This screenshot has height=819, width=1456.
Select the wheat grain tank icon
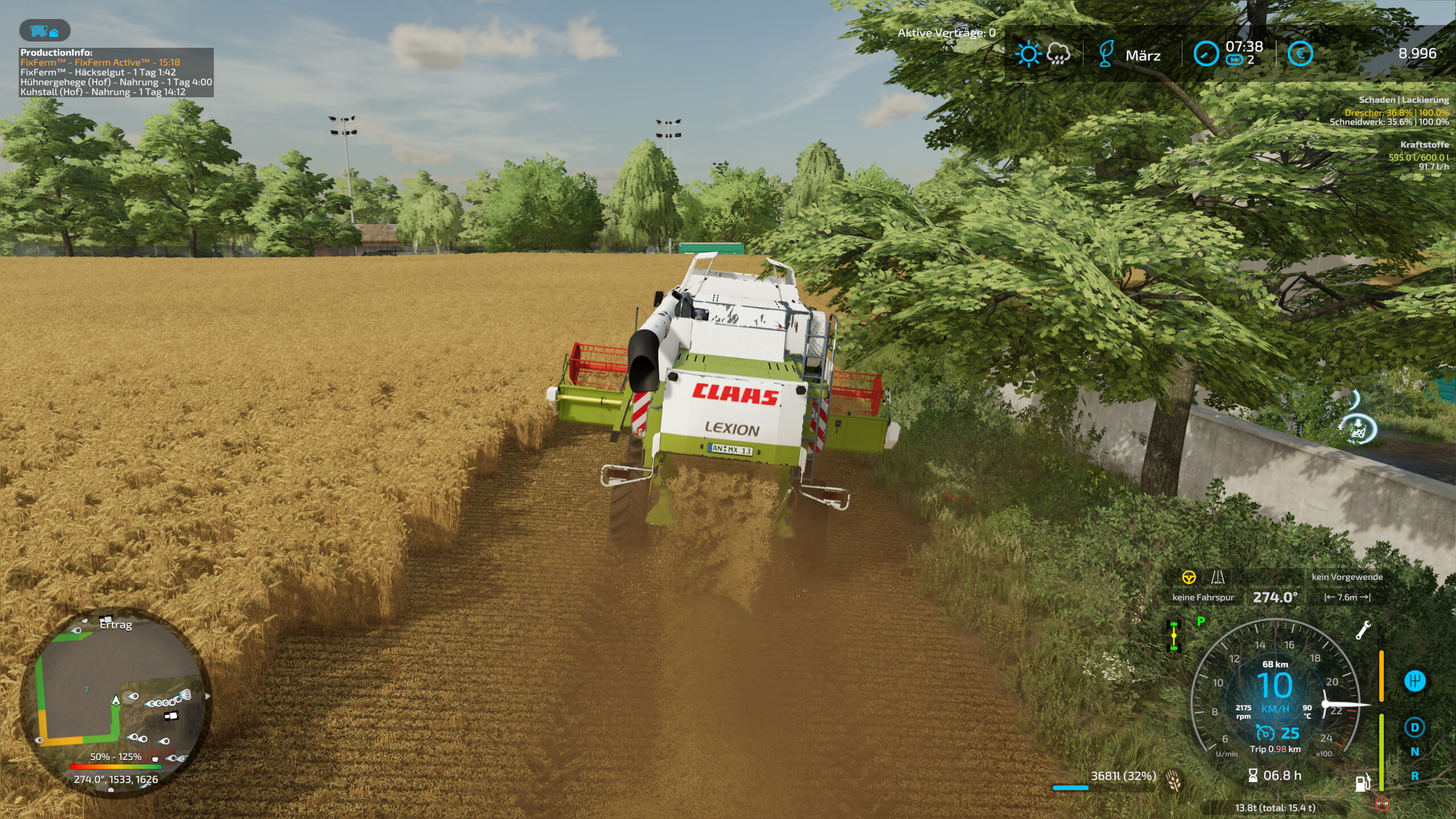coord(1173,780)
